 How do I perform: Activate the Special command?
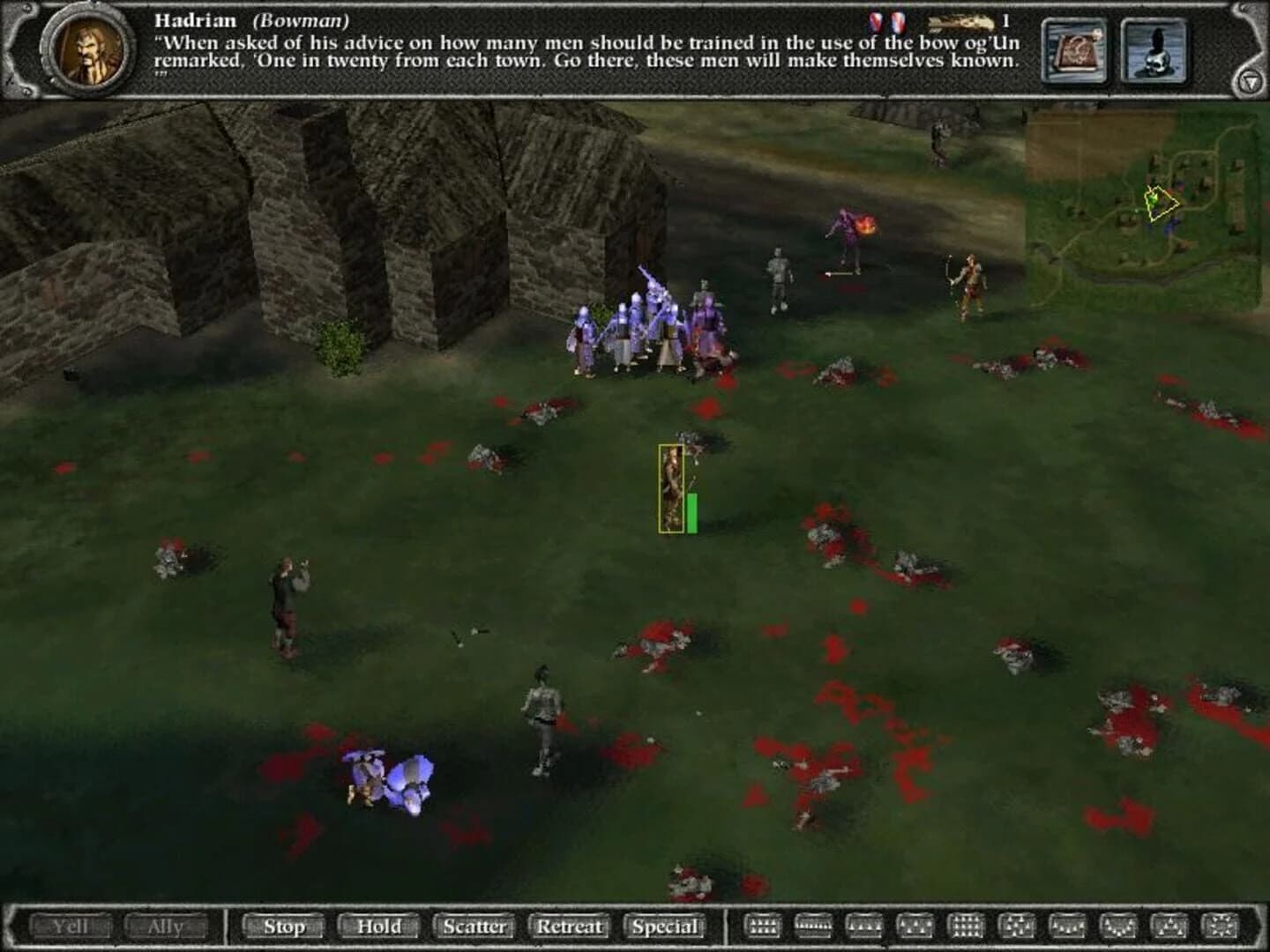coord(667,927)
